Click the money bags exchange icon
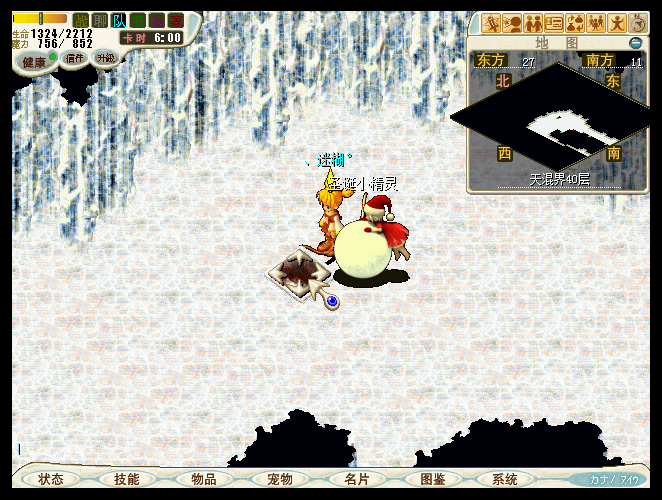Viewport: 662px width, 500px height. (576, 23)
